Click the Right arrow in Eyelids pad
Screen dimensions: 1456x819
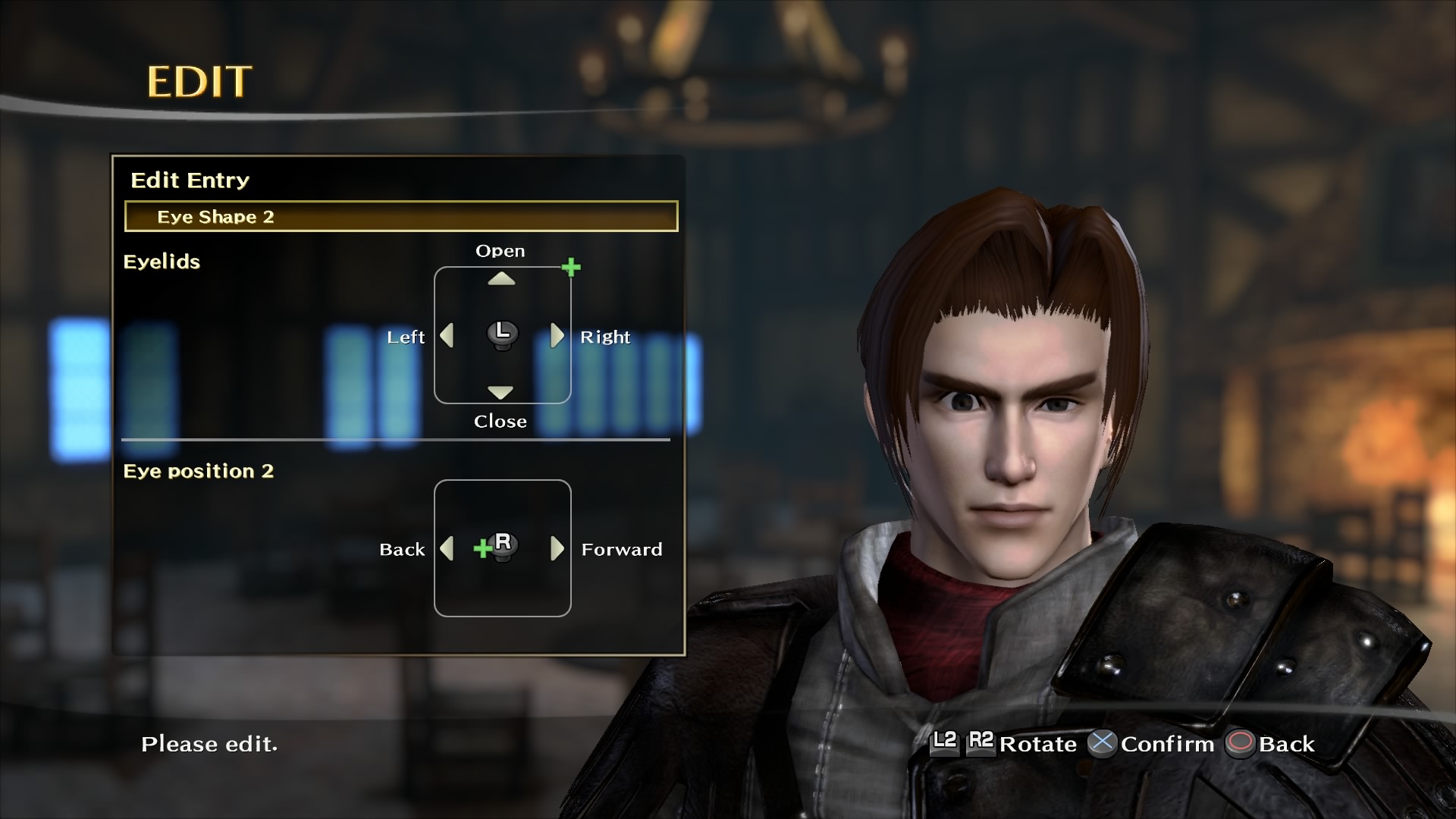click(x=557, y=335)
